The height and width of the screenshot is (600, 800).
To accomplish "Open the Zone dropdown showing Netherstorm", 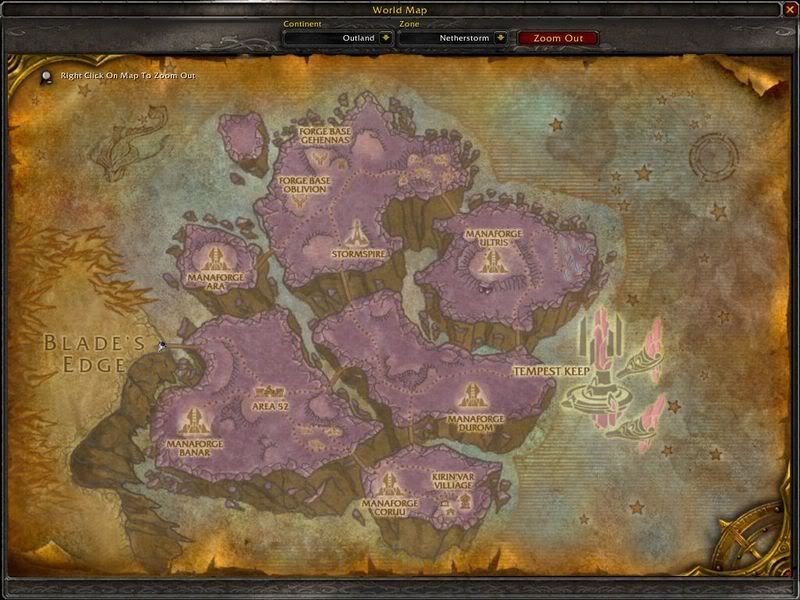I will pos(501,38).
